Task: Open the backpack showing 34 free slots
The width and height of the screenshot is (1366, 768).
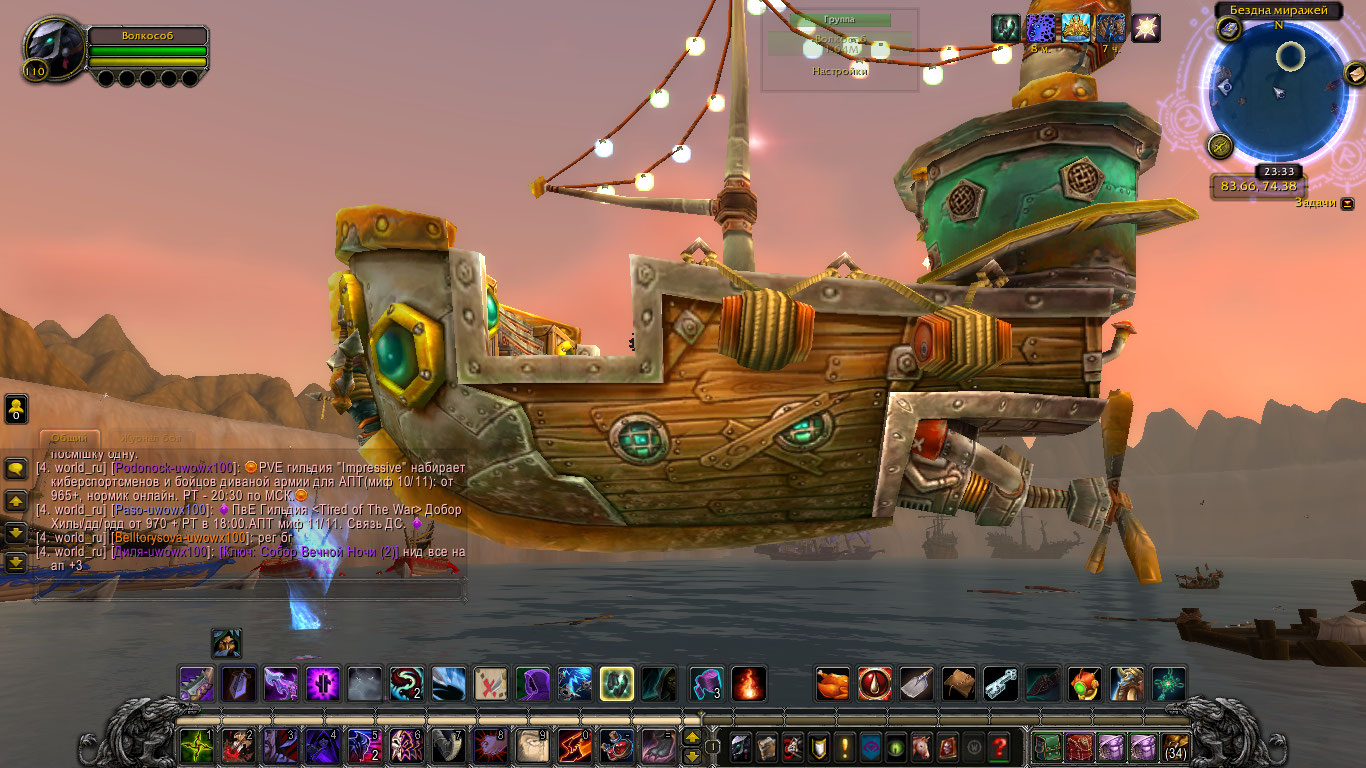Action: pos(1175,747)
